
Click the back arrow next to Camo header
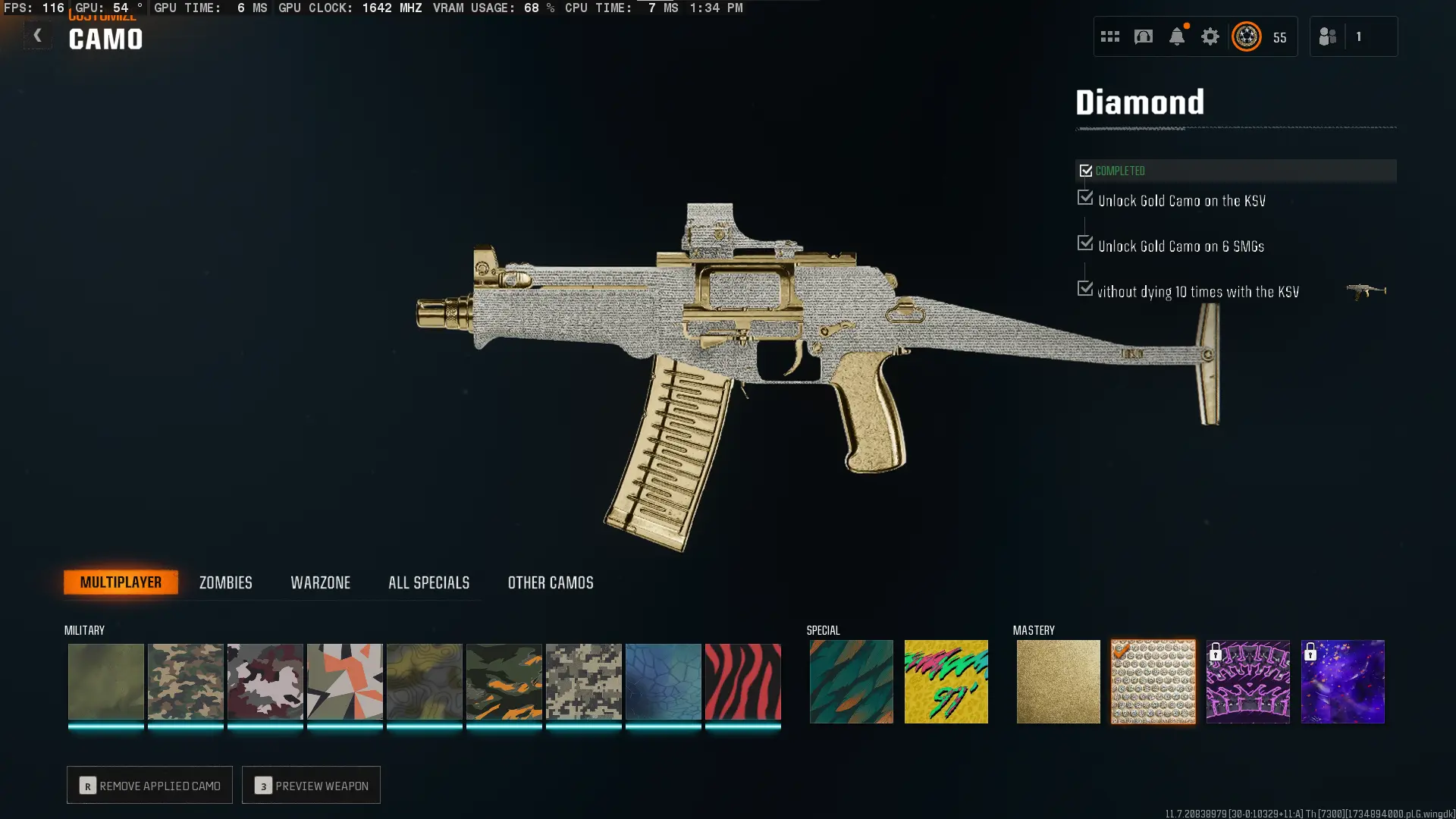37,35
